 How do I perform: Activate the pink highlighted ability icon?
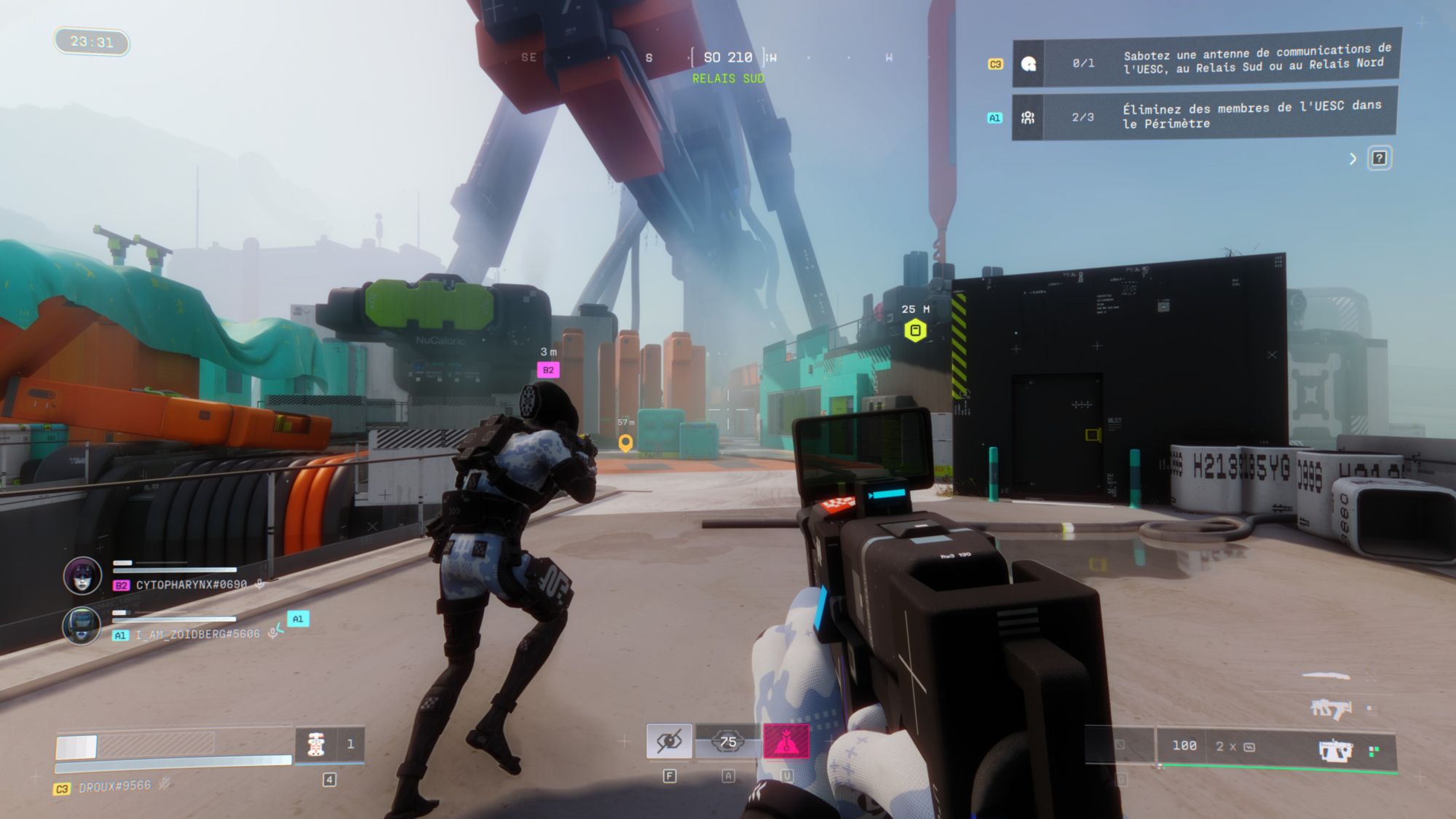click(786, 742)
